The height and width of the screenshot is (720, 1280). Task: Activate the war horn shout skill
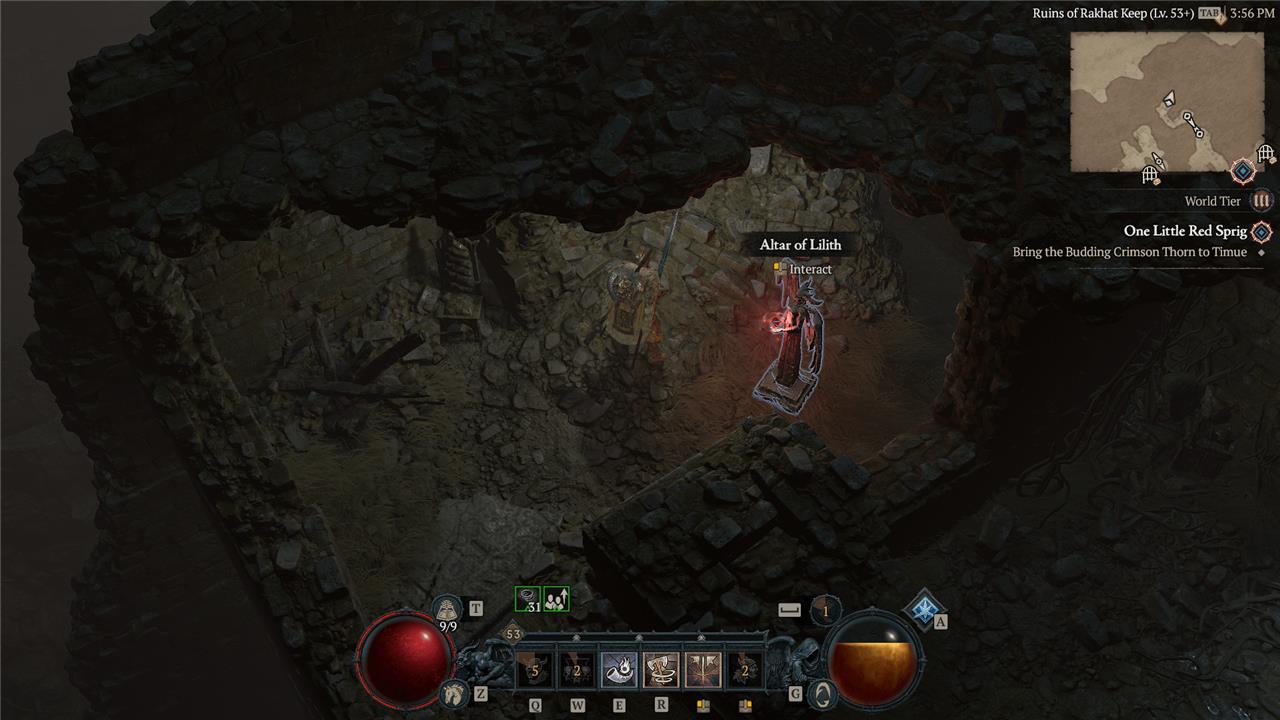[619, 669]
